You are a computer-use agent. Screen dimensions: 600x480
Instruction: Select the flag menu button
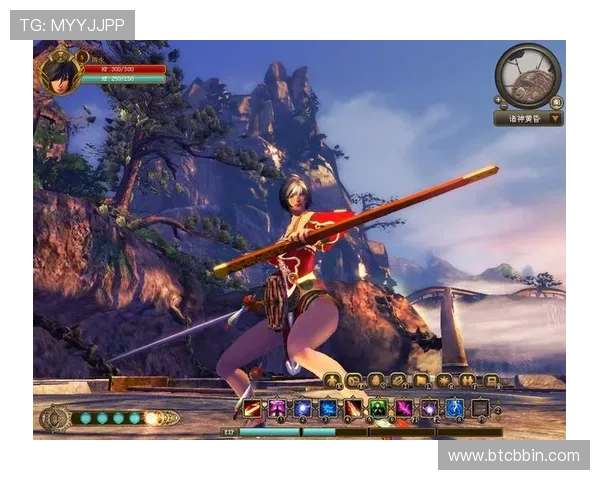[x=421, y=381]
